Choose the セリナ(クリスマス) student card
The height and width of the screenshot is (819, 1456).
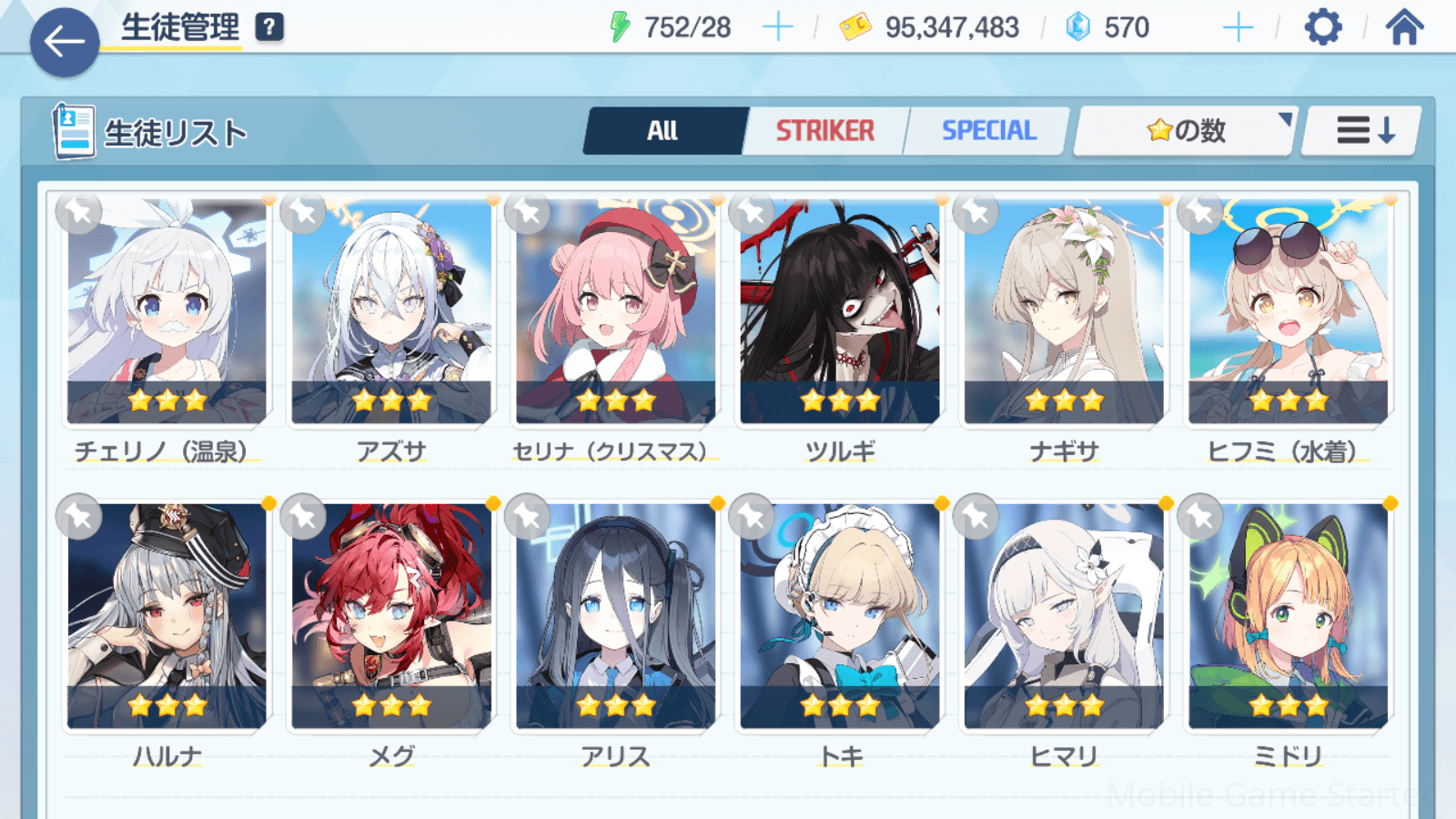tap(615, 311)
